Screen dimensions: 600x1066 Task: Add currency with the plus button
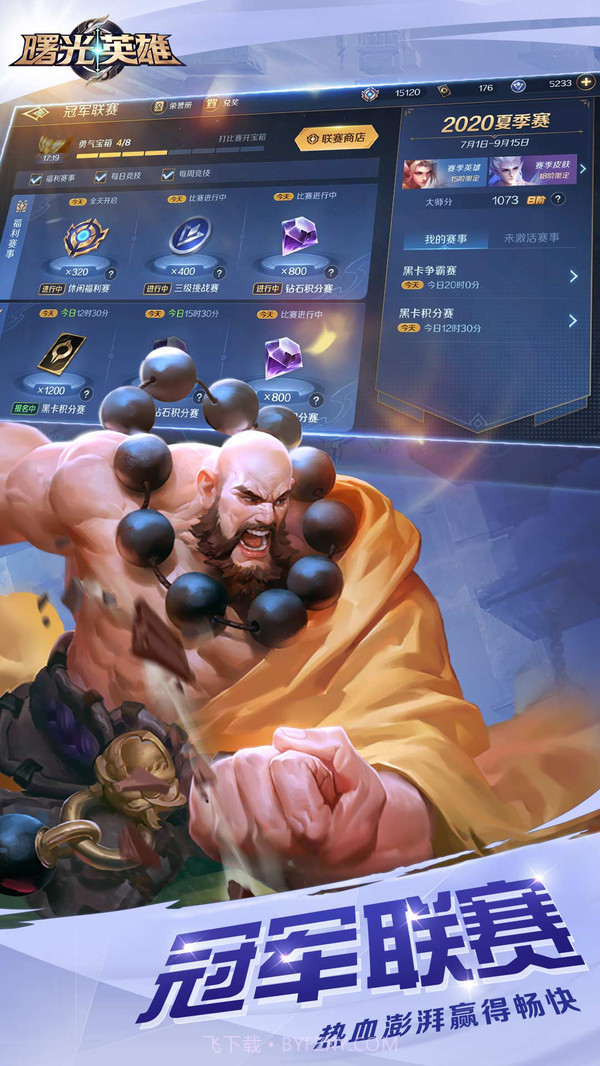(x=586, y=82)
